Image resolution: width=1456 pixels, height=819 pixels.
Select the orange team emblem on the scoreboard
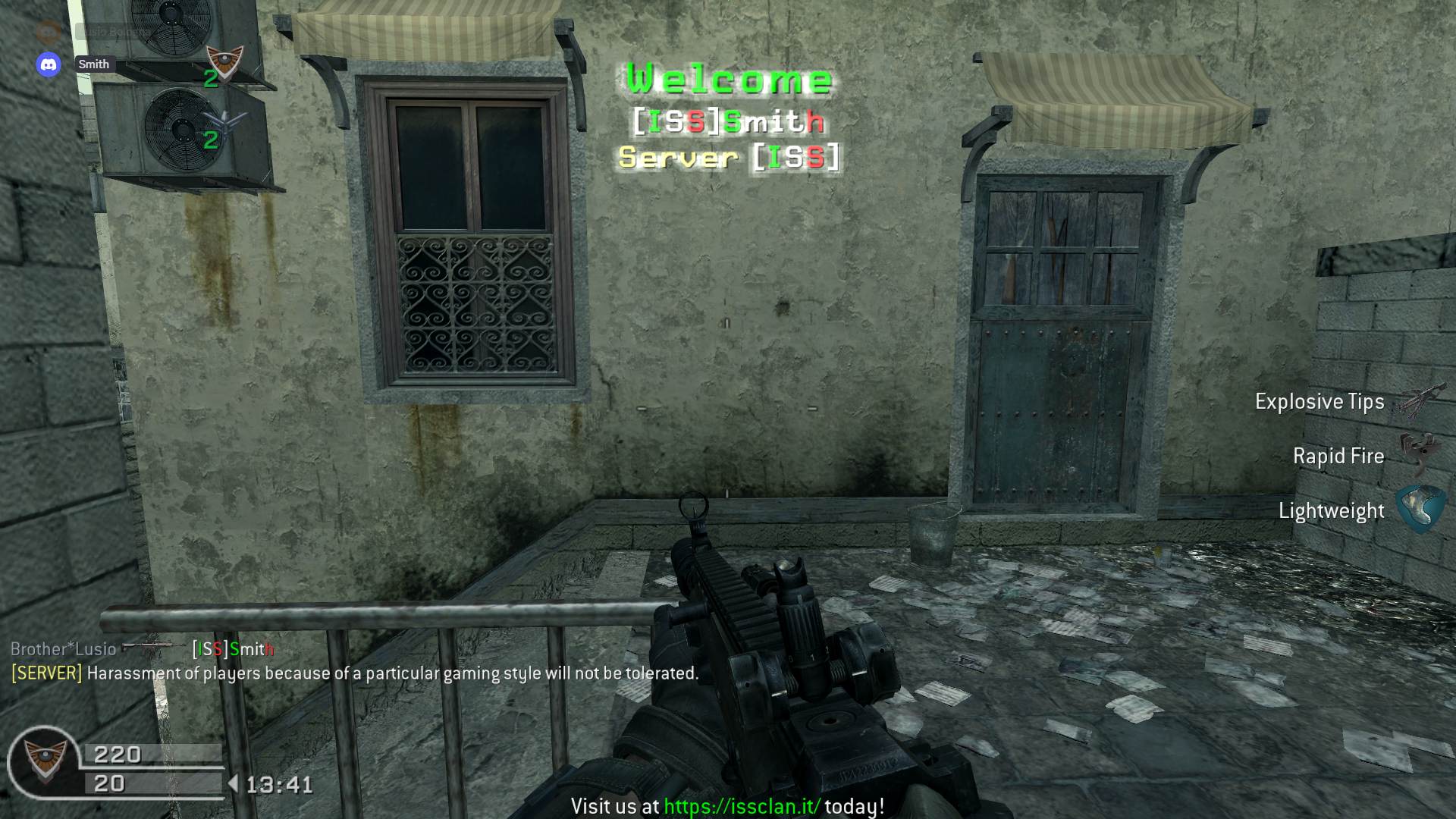pos(225,61)
